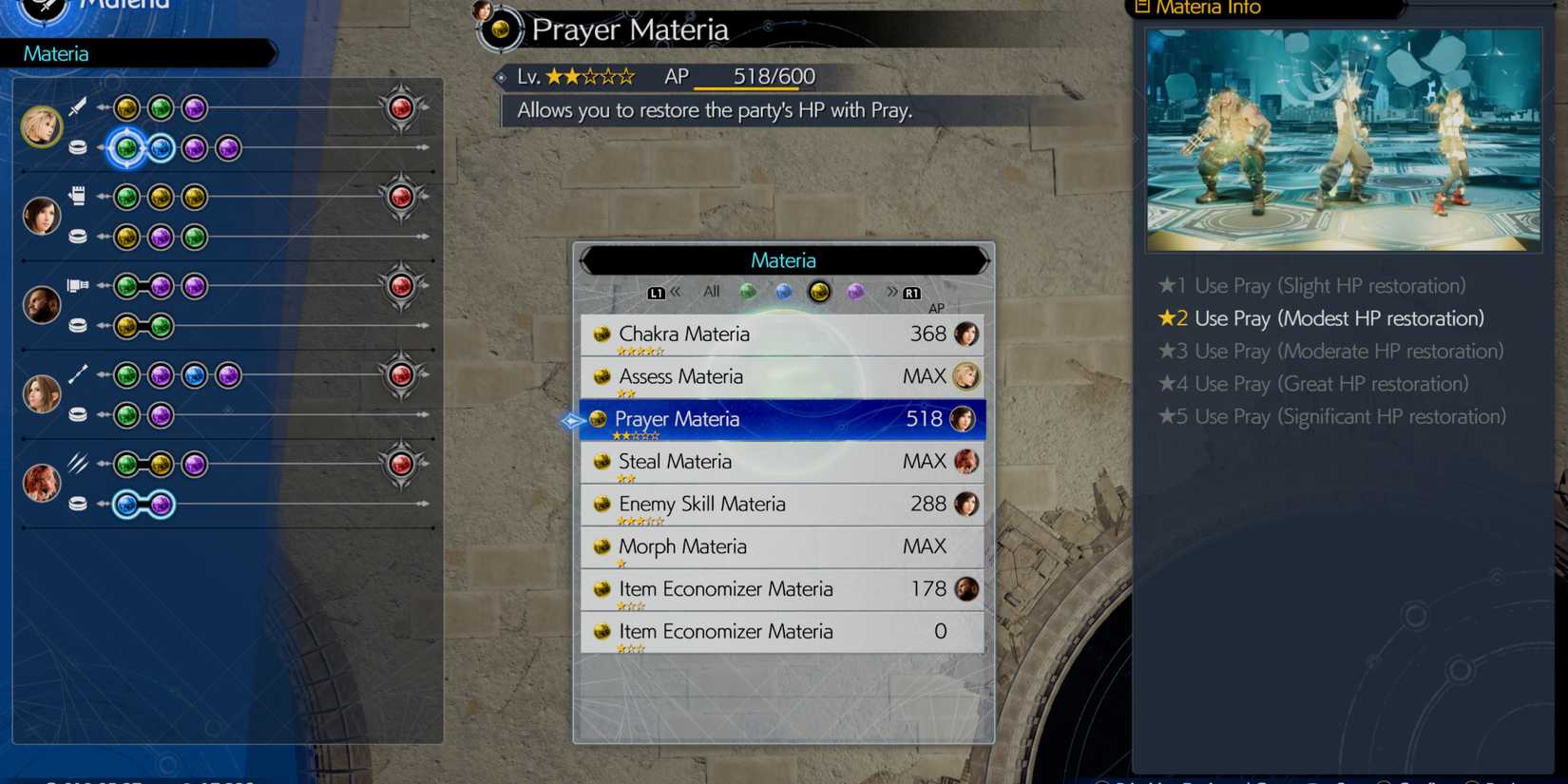1568x784 pixels.
Task: Select Aerith's character portrait
Action: (42, 392)
